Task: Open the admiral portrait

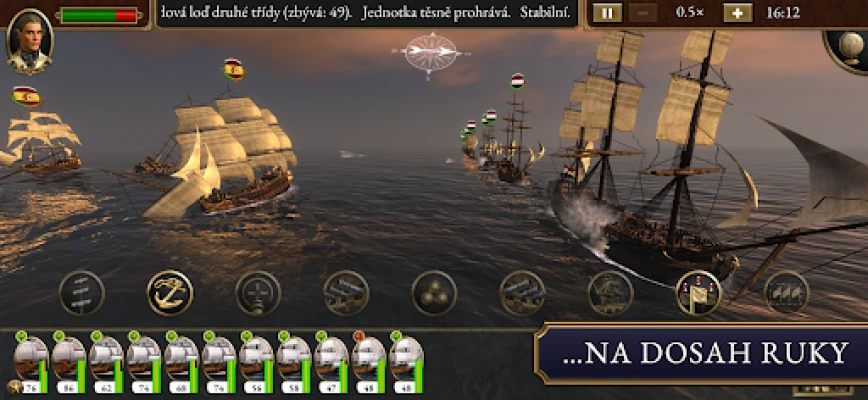Action: coord(29,42)
